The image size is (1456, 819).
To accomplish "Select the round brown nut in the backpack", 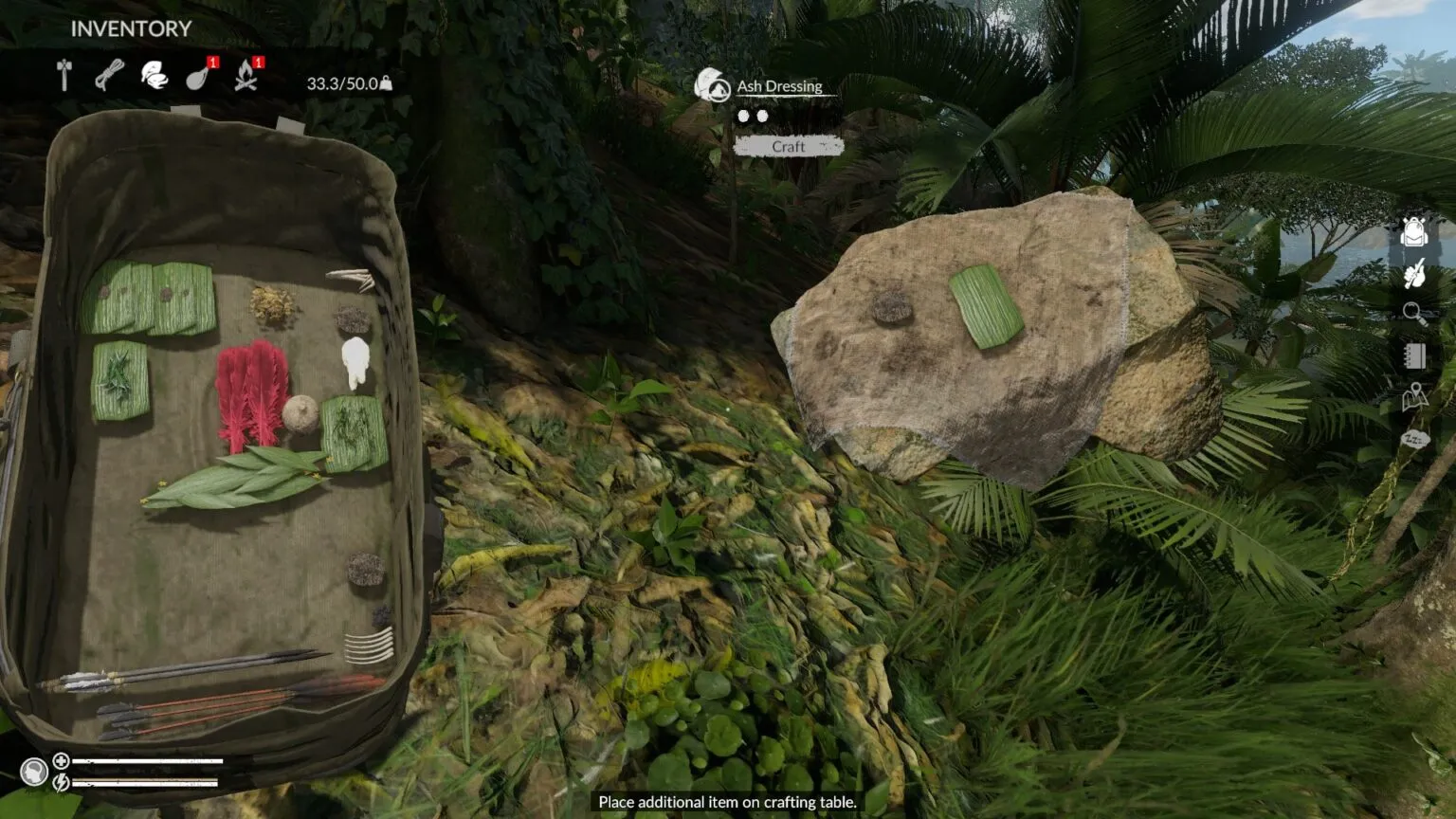I will pyautogui.click(x=300, y=414).
